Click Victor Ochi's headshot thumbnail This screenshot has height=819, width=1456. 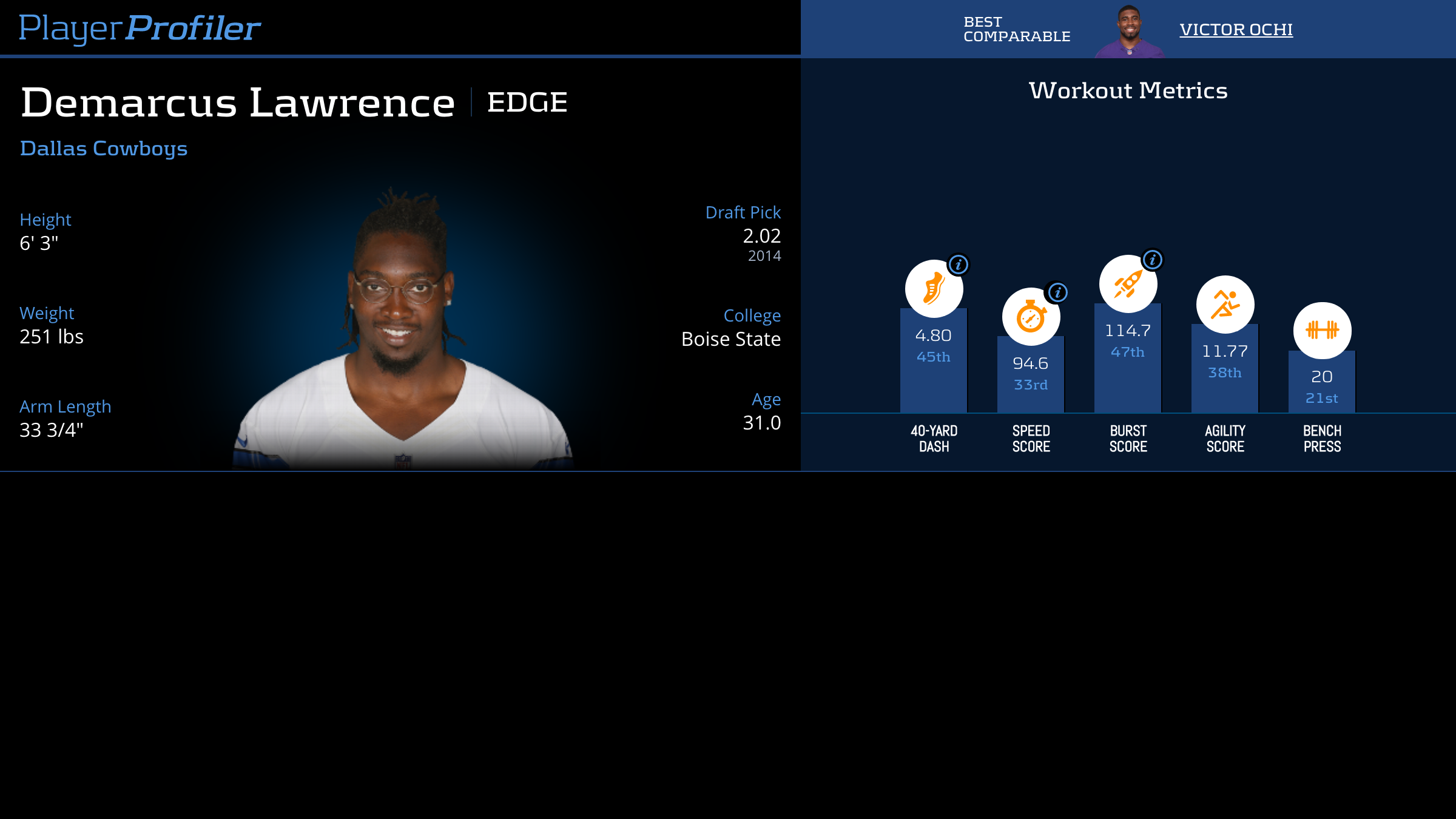pyautogui.click(x=1129, y=30)
